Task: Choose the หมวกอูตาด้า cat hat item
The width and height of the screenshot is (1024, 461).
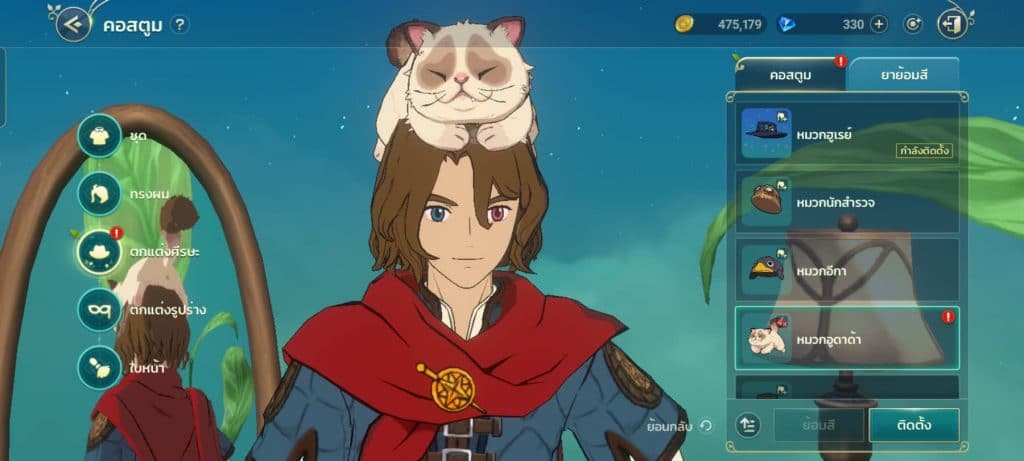Action: 847,338
